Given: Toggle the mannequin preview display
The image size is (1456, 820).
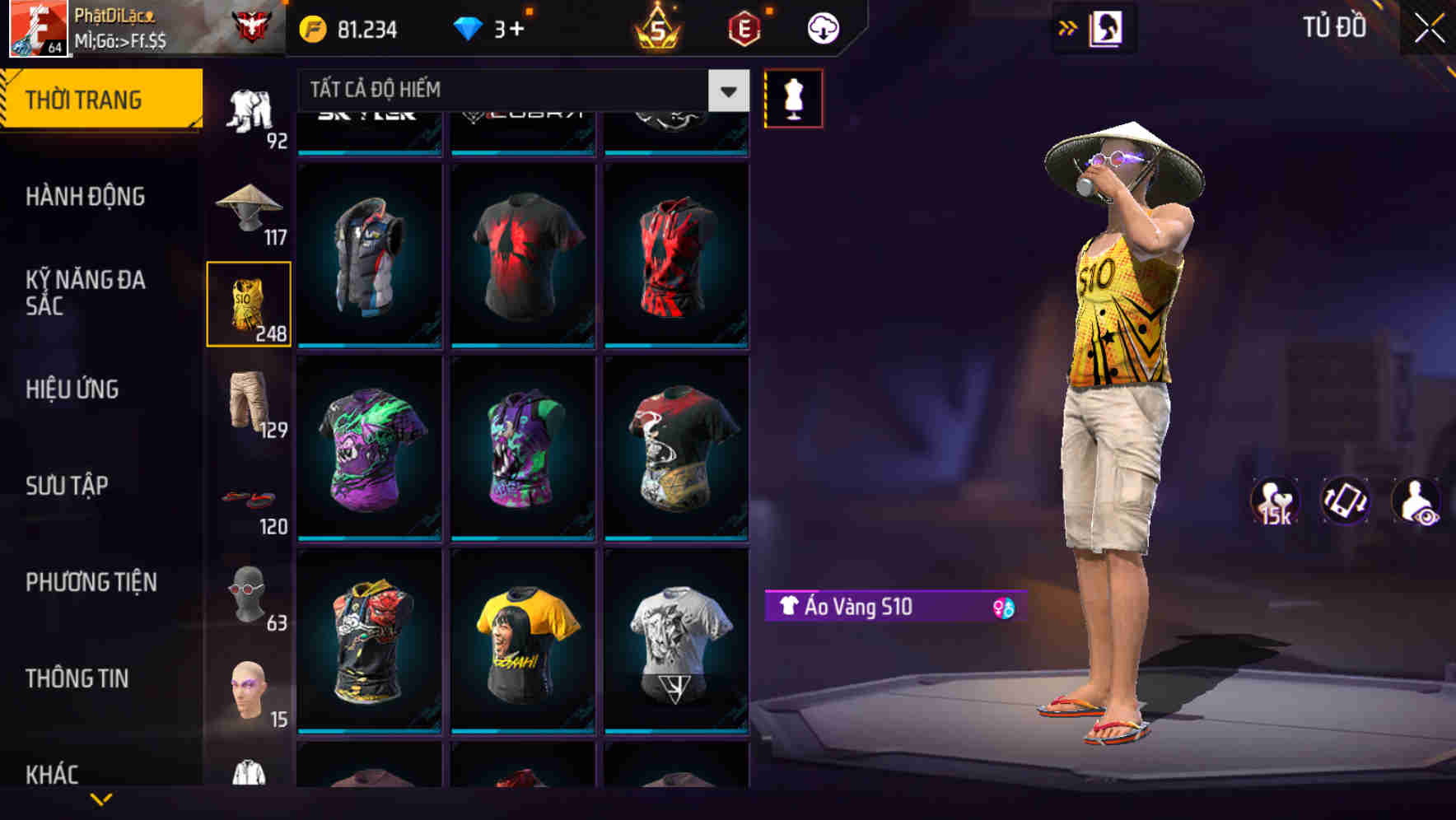Looking at the screenshot, I should 795,97.
